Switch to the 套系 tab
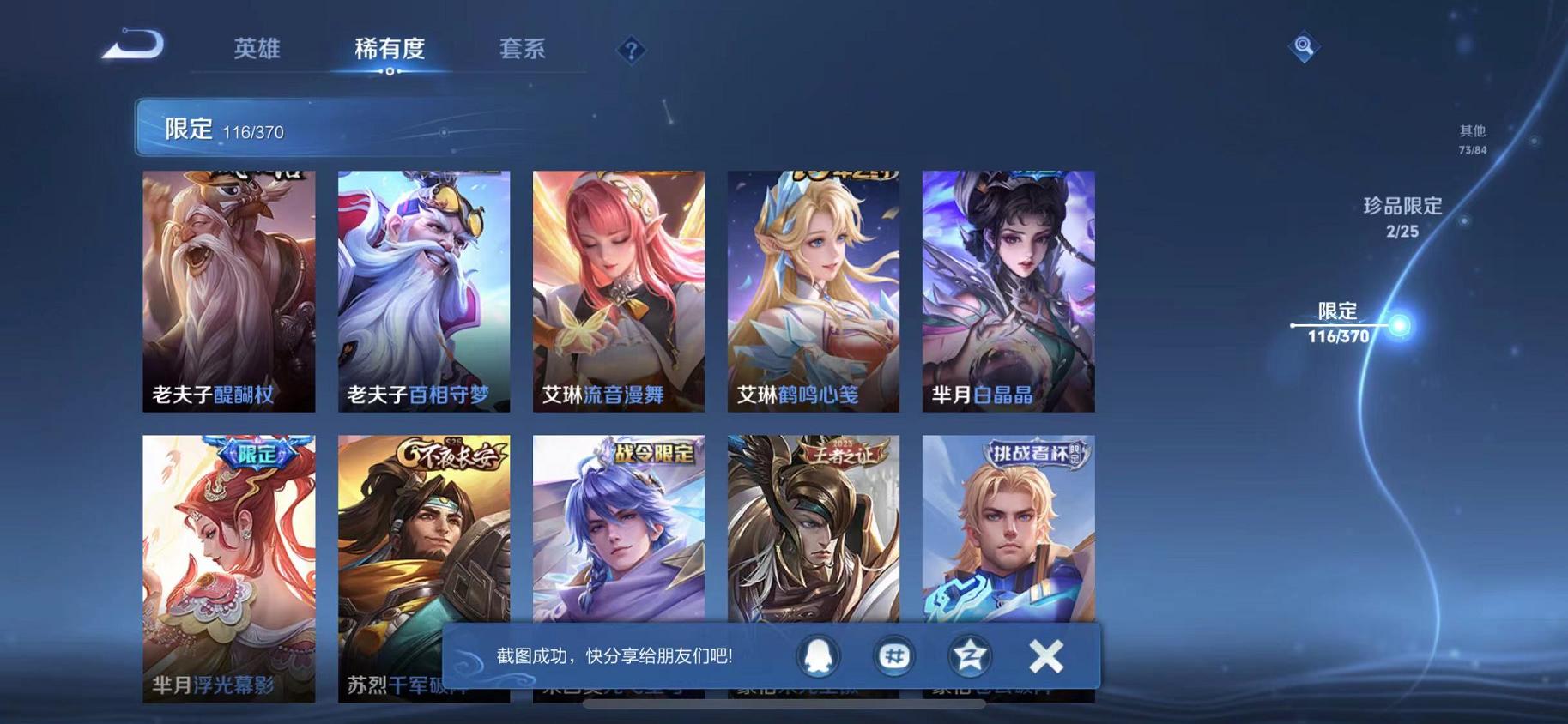Image resolution: width=1568 pixels, height=724 pixels. (522, 49)
